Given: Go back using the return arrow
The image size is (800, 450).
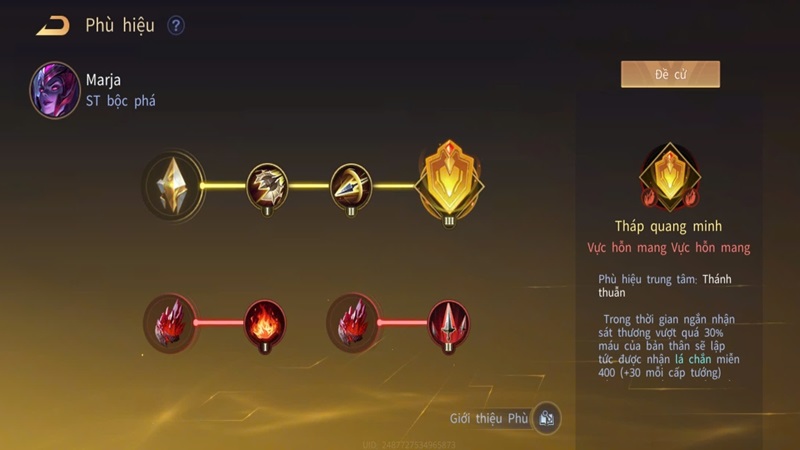Looking at the screenshot, I should pyautogui.click(x=52, y=26).
